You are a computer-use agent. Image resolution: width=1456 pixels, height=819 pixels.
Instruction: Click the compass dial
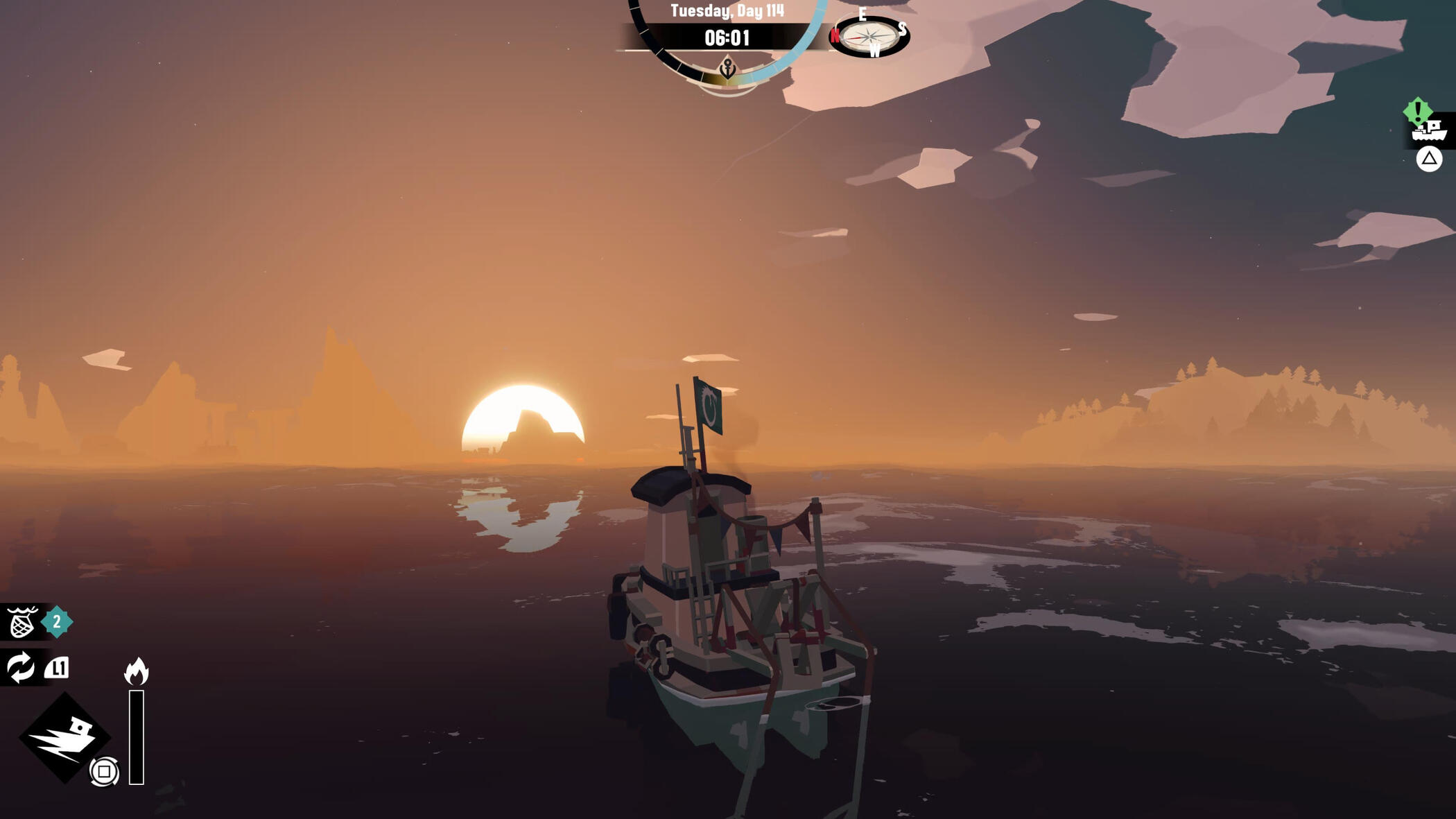point(870,36)
